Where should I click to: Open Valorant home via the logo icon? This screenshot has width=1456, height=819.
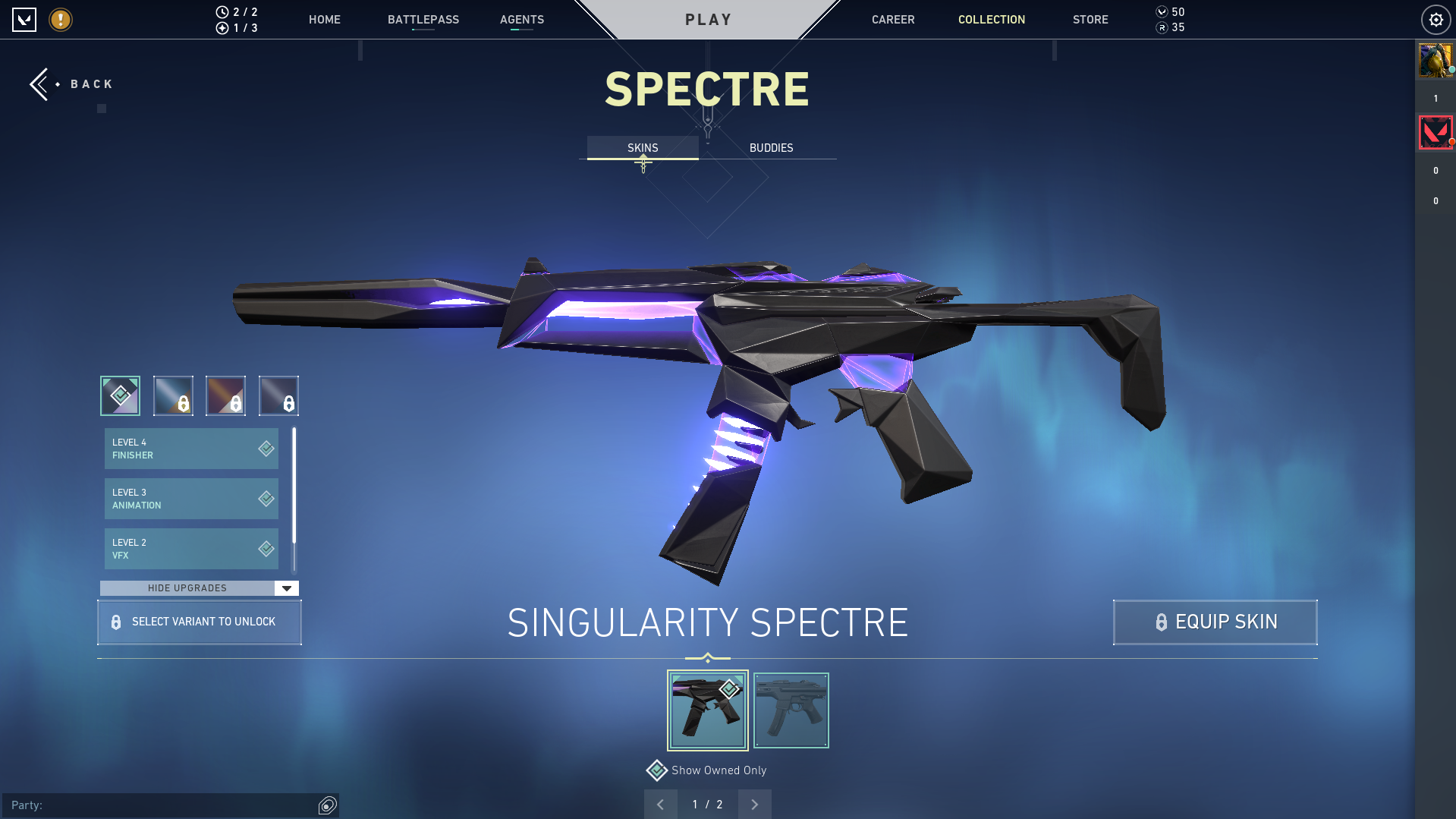(25, 20)
